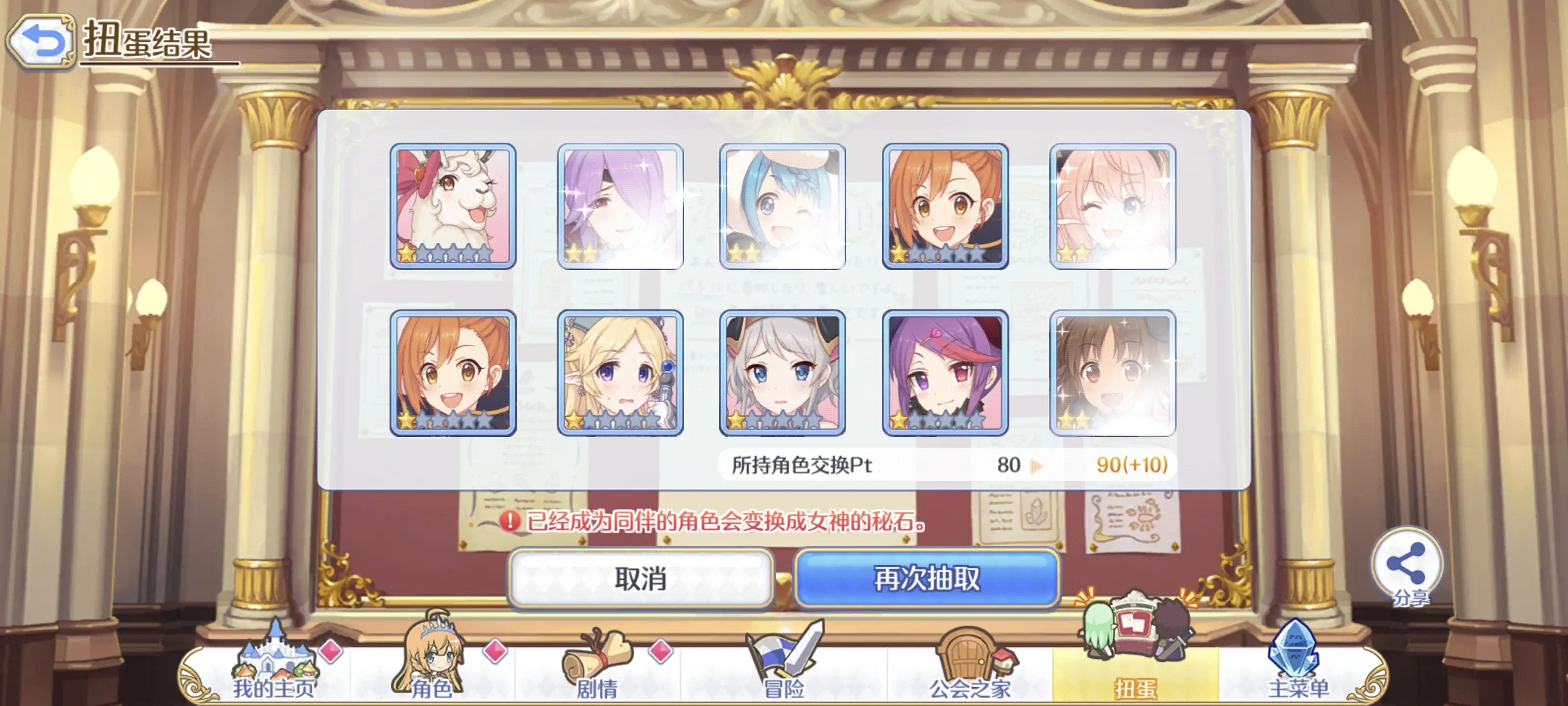Viewport: 1568px width, 706px height.
Task: Pick the silver-haired horned character card
Action: 782,373
